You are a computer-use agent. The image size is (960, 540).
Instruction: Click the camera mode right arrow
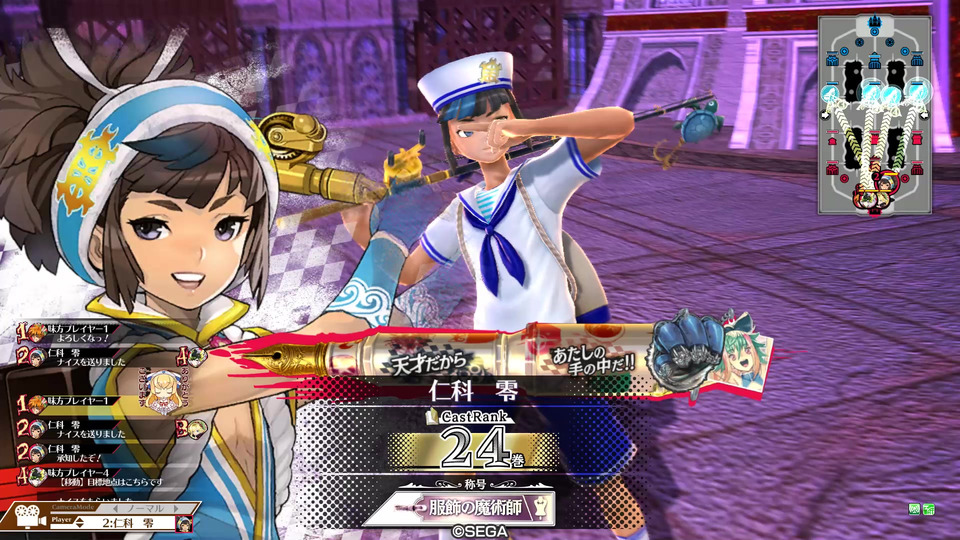pos(175,508)
